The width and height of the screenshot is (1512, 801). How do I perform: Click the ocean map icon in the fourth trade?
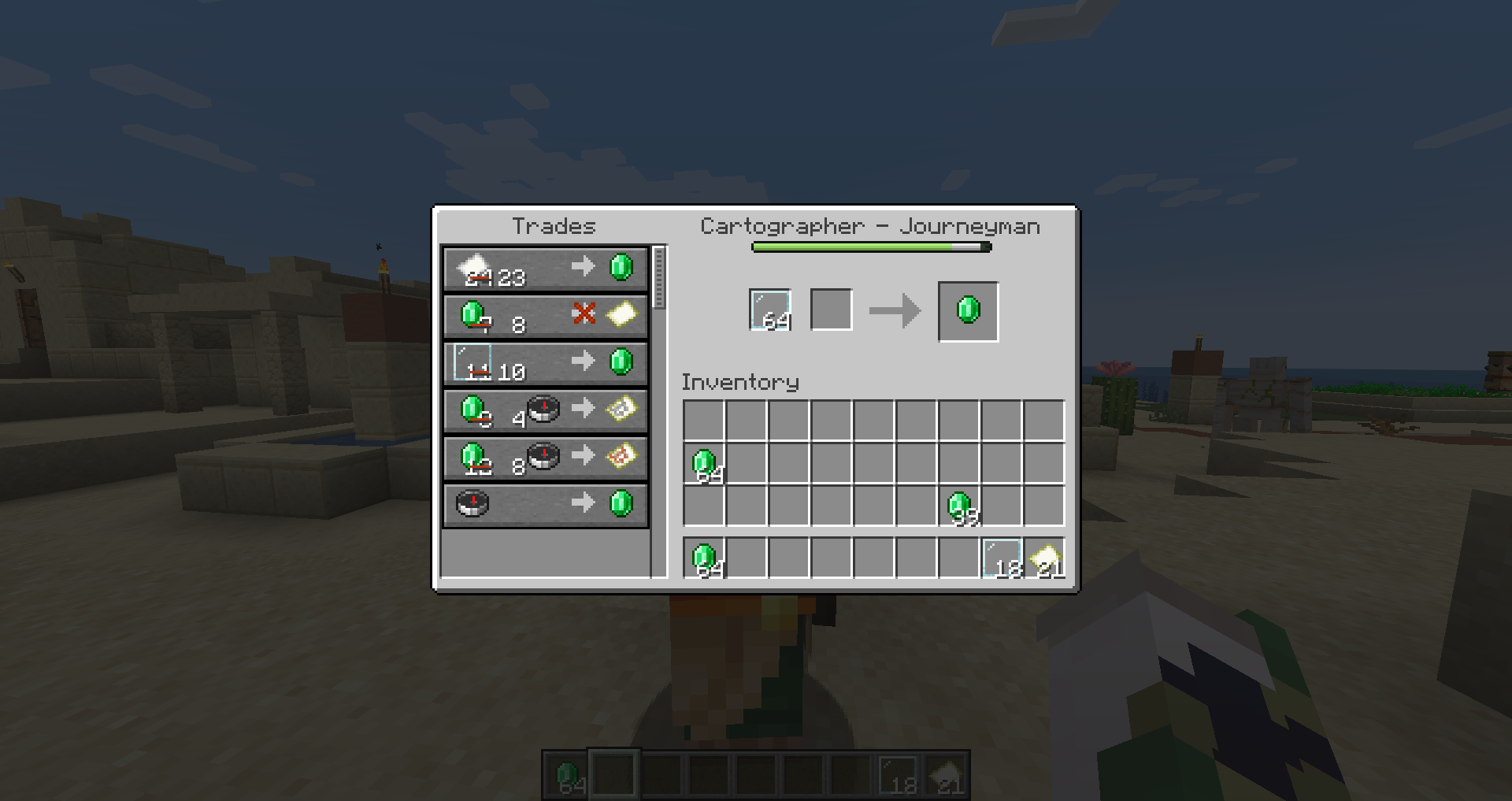point(621,410)
